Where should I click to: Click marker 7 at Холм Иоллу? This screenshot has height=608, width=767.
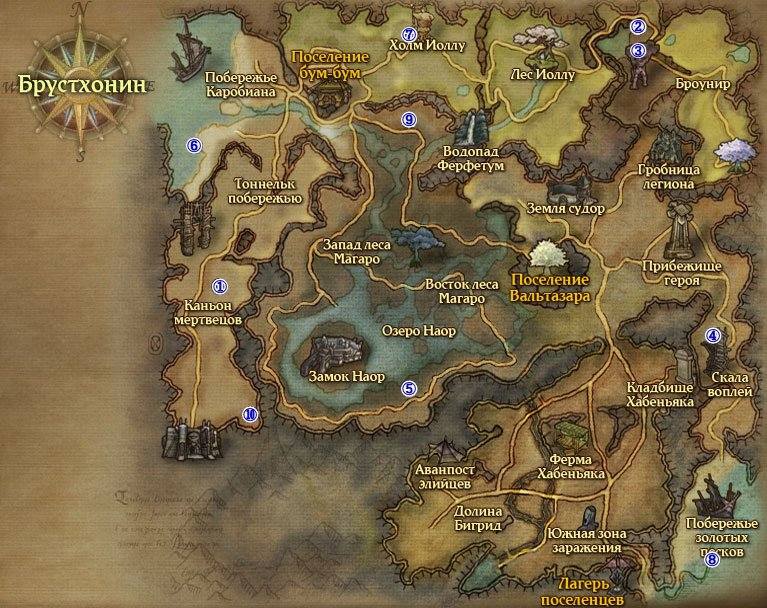tap(407, 35)
